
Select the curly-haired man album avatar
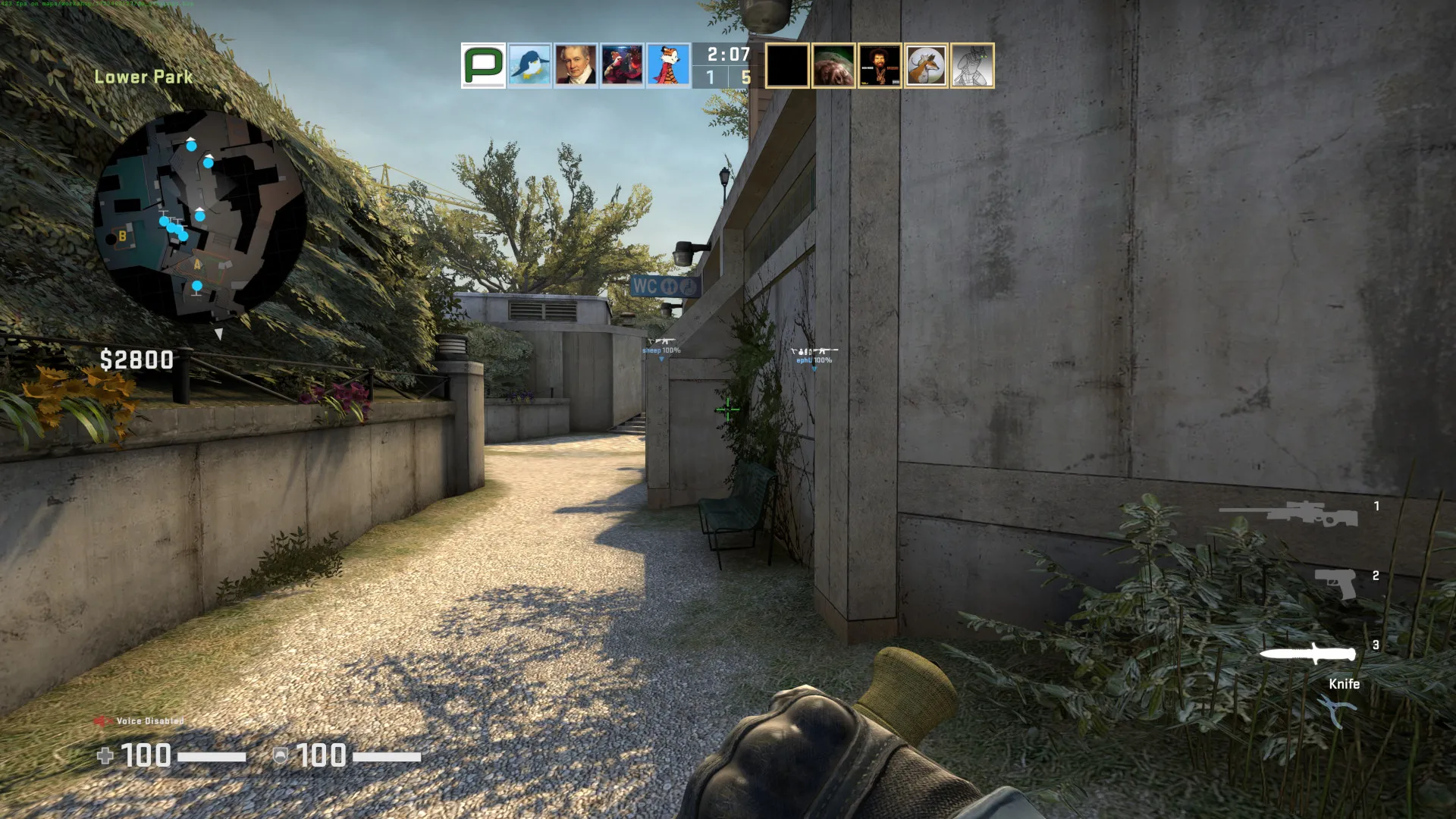coord(880,66)
